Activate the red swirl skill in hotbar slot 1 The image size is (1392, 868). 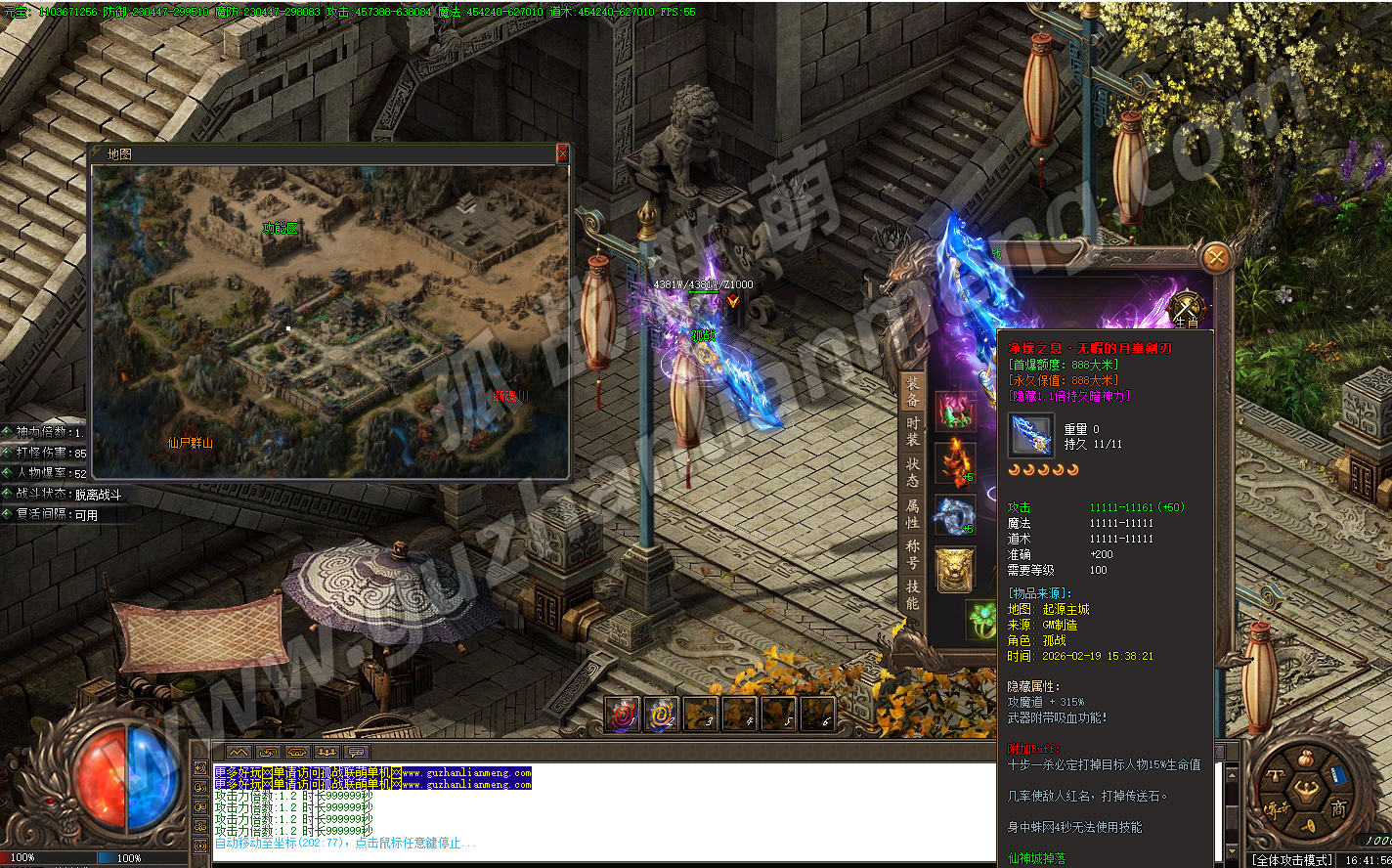[x=622, y=715]
